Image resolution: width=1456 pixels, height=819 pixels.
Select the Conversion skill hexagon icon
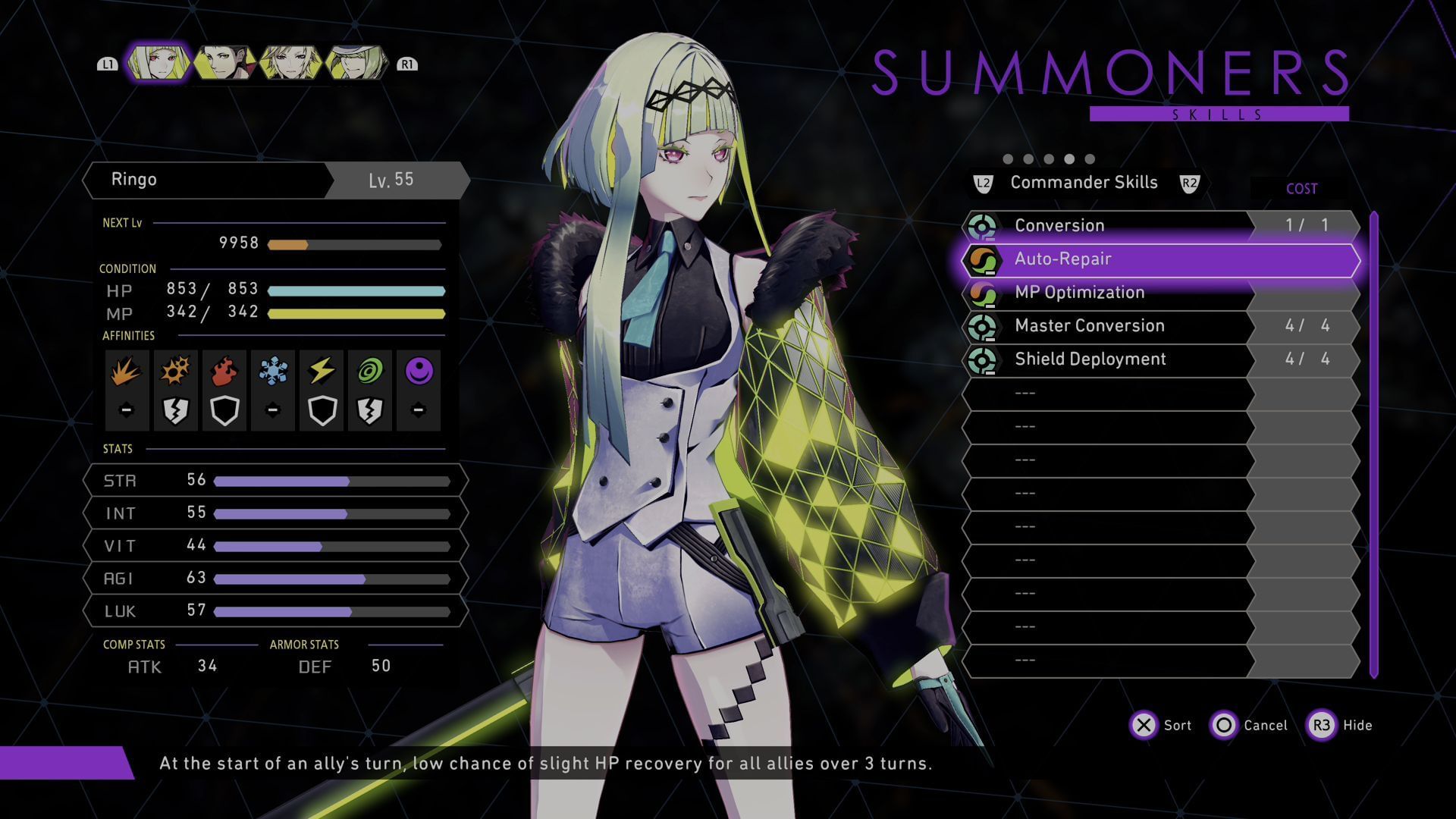[984, 225]
